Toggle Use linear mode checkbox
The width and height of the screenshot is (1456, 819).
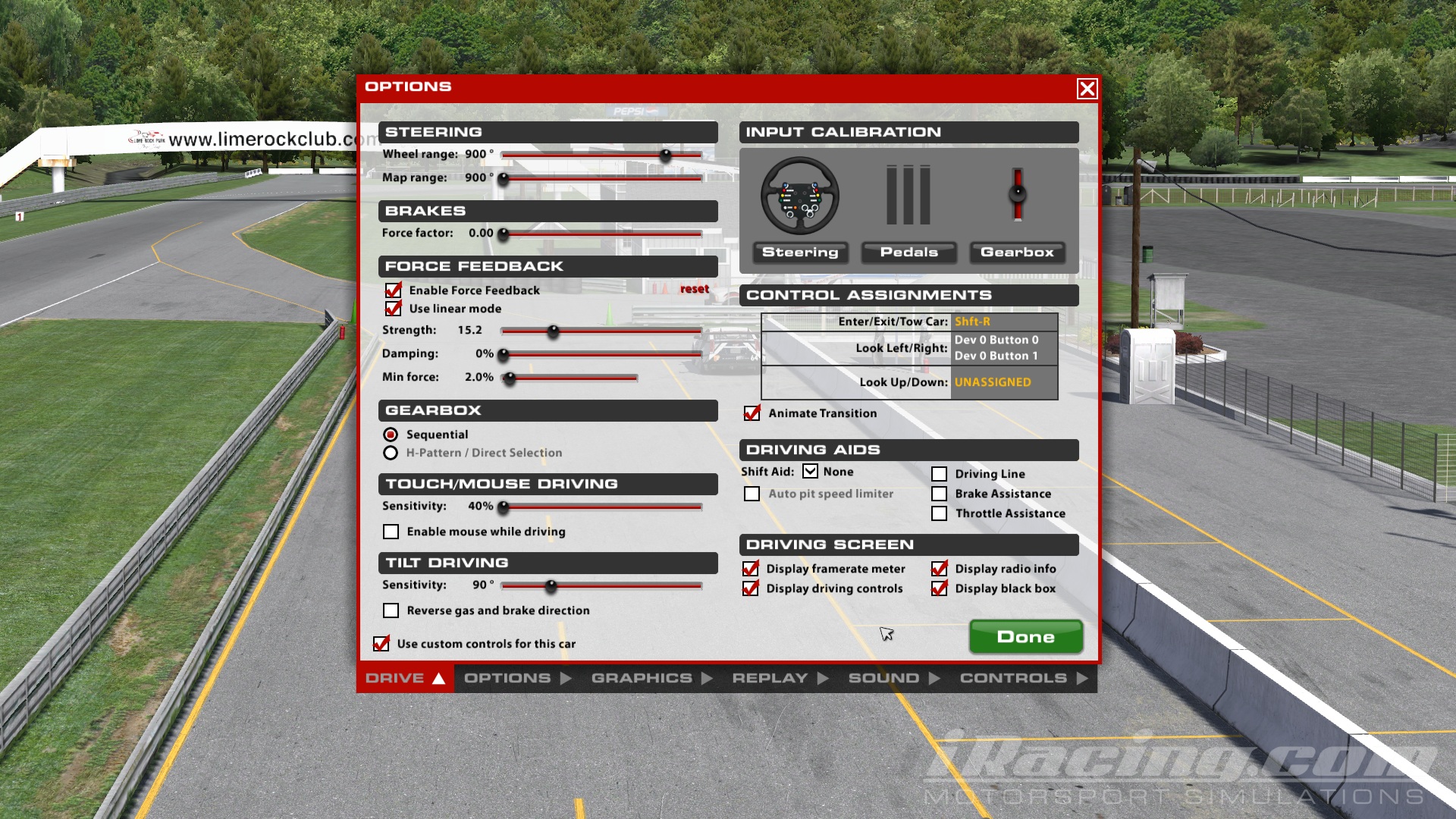pos(393,309)
